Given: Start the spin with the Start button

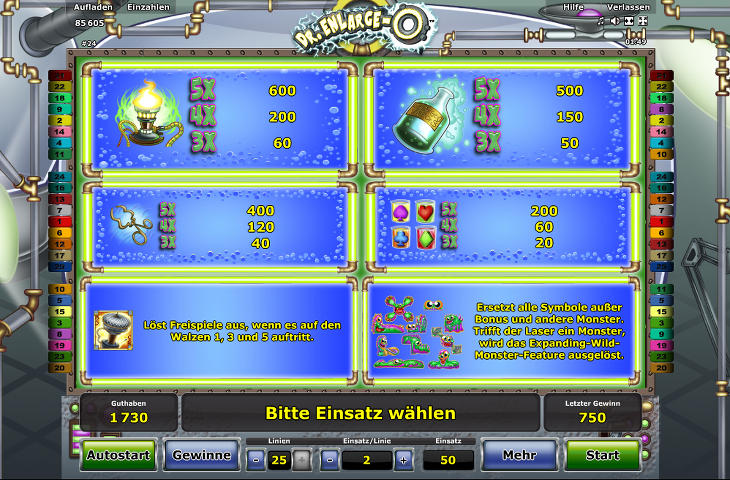Looking at the screenshot, I should (x=602, y=455).
